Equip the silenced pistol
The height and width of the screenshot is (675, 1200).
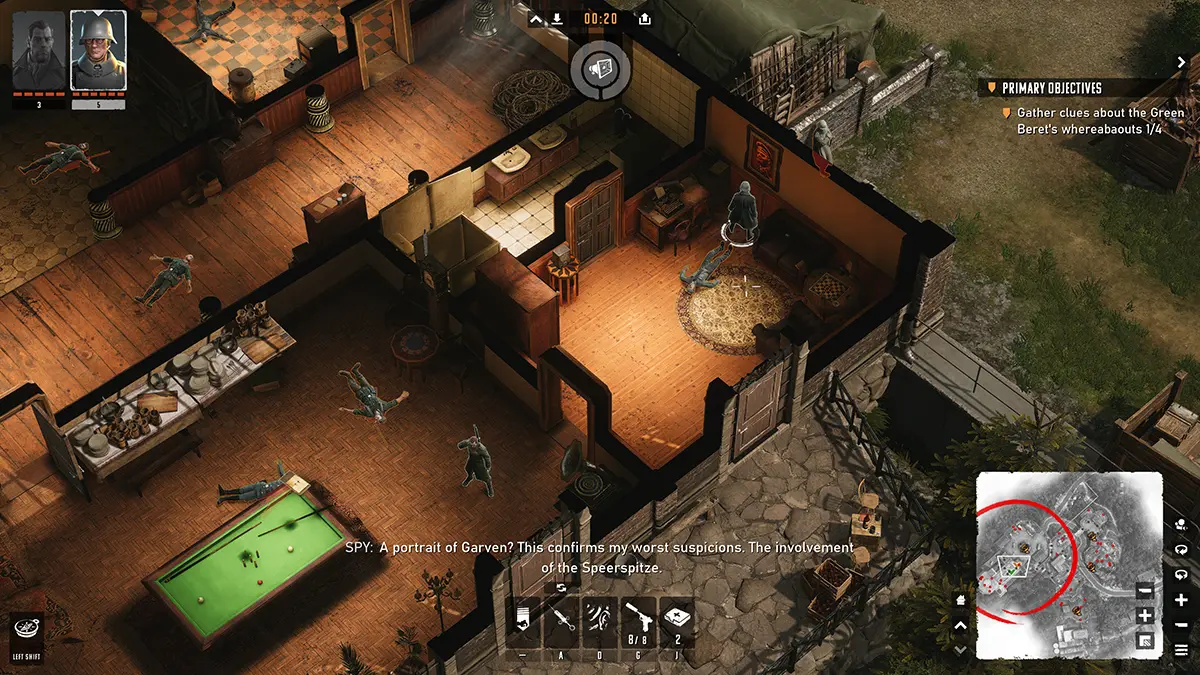(x=638, y=620)
